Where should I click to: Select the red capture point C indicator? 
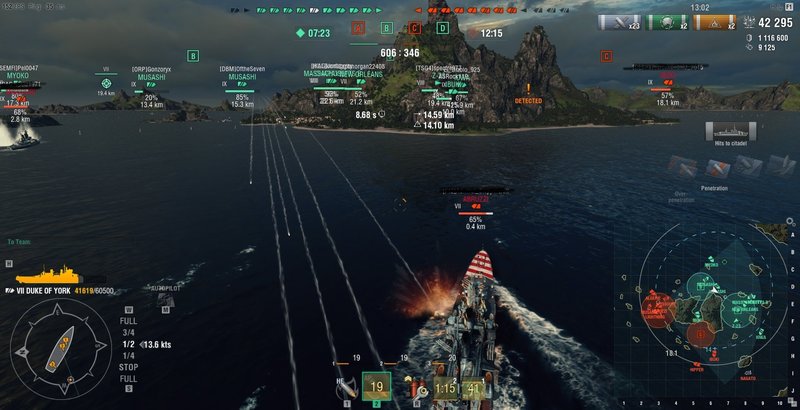pos(415,28)
